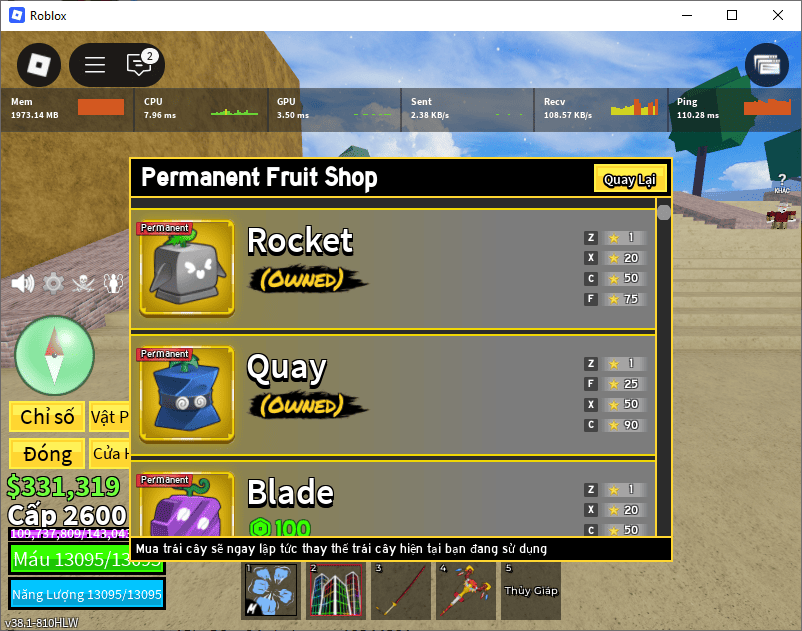Select the red katana in slot 3
Viewport: 802px width, 631px height.
tap(400, 591)
